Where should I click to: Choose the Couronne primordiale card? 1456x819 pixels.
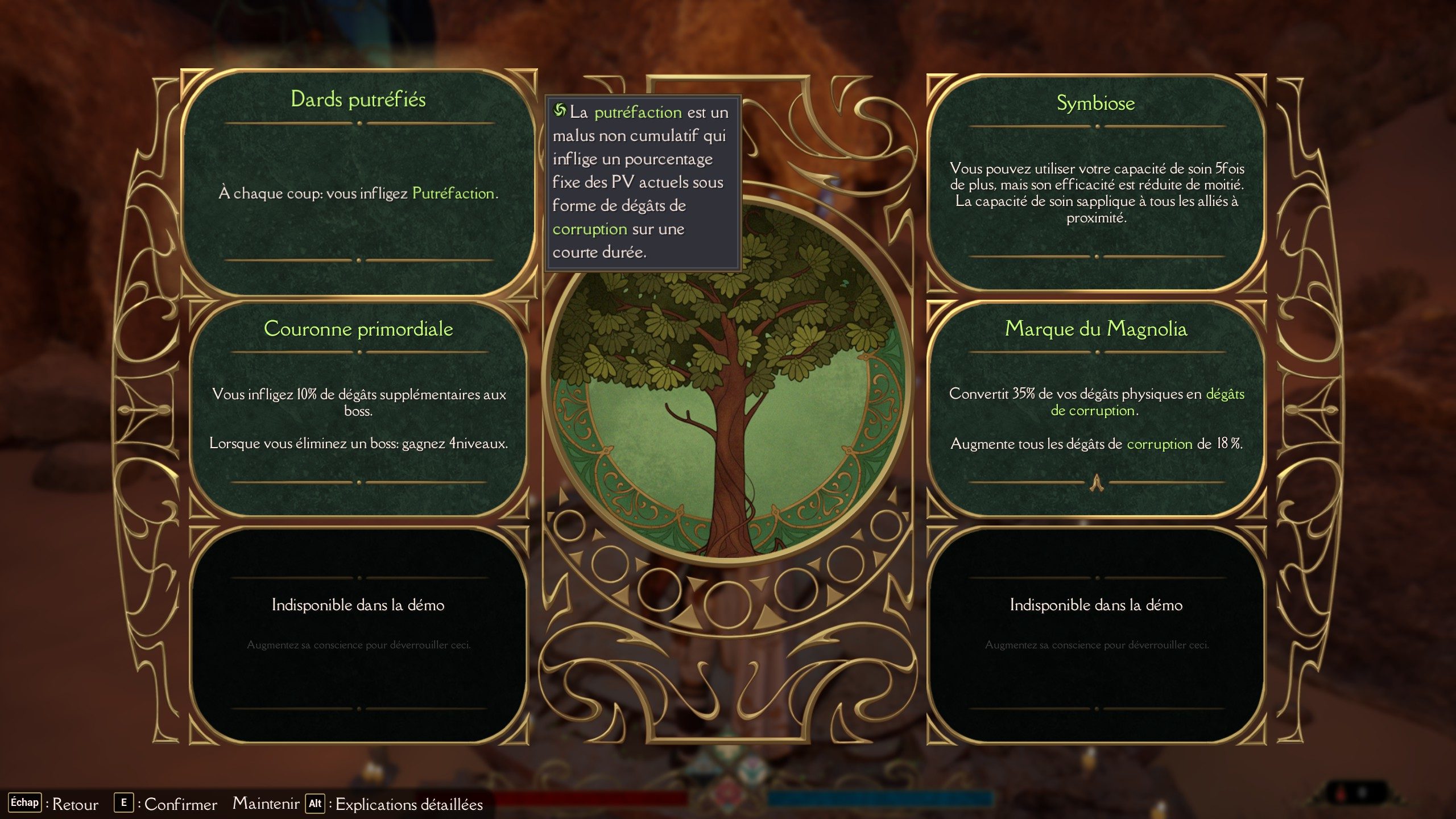(358, 408)
